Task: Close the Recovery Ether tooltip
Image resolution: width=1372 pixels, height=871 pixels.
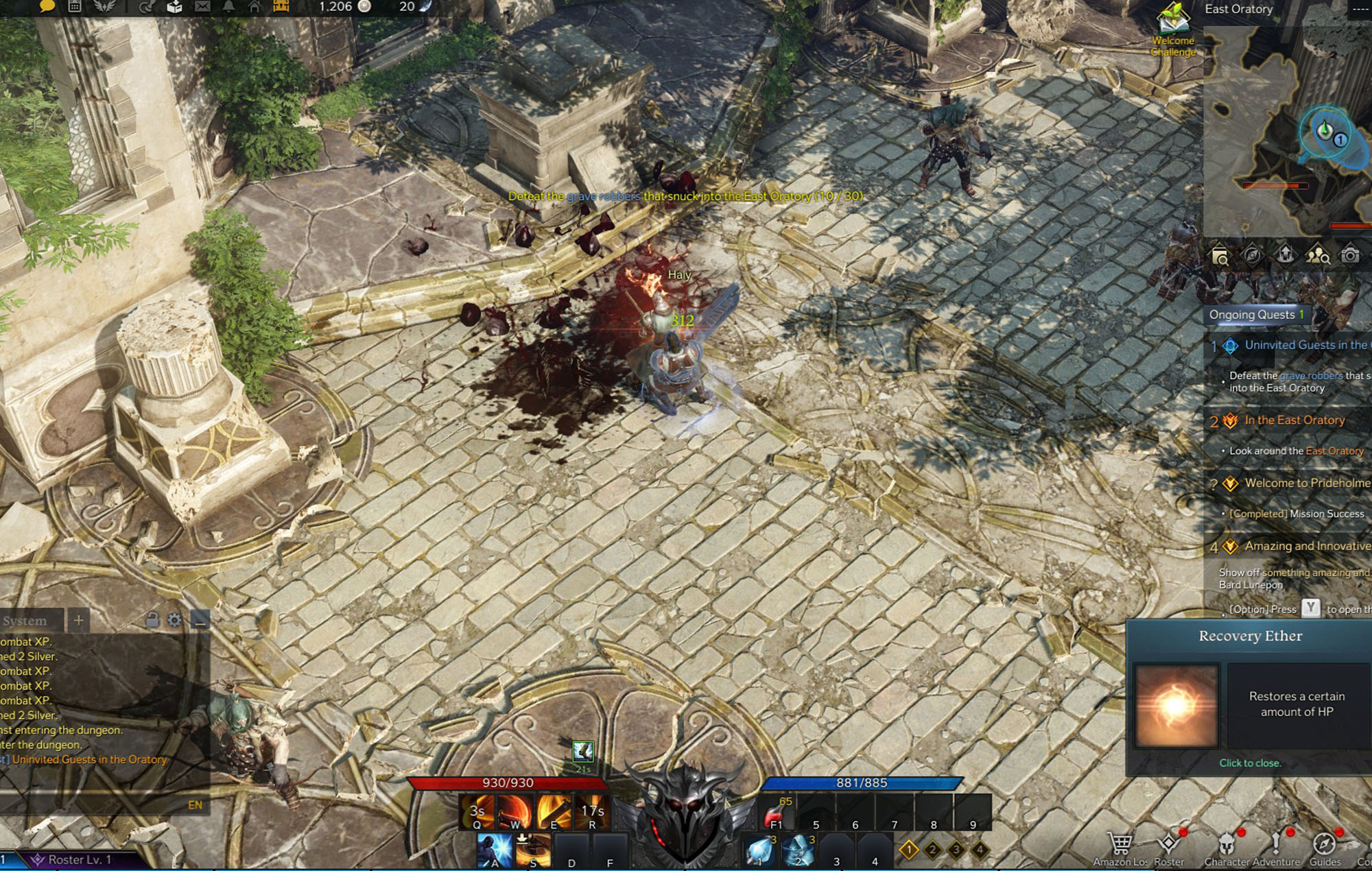Action: pos(1250,763)
